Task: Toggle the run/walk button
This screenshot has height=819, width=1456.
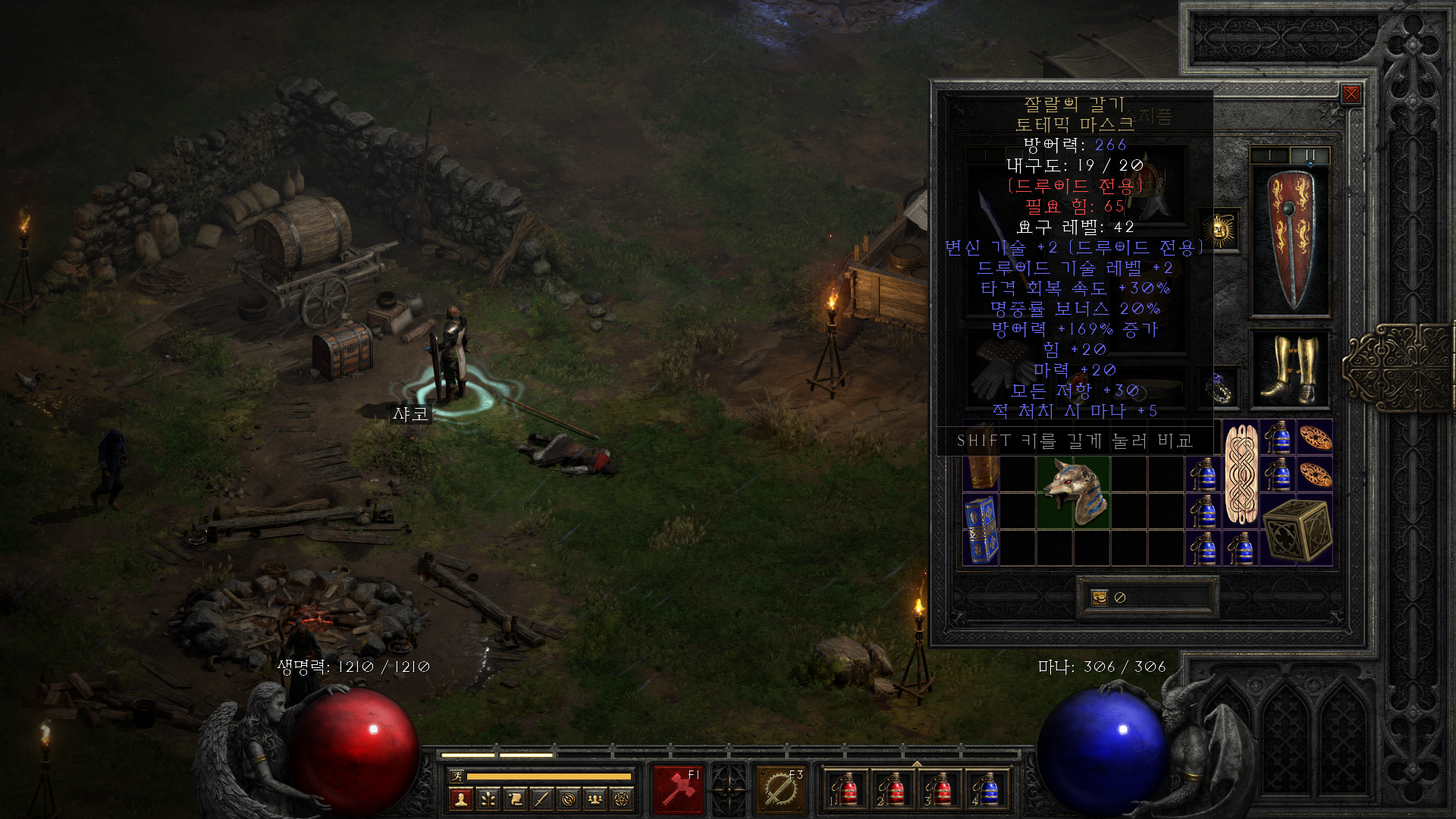Action: click(x=457, y=776)
